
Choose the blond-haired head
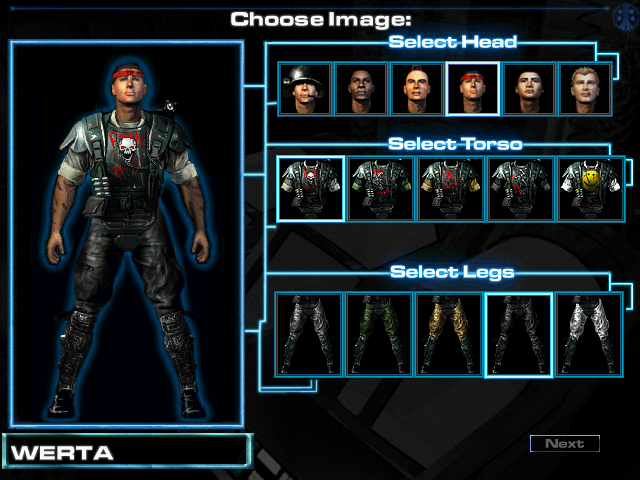(583, 90)
